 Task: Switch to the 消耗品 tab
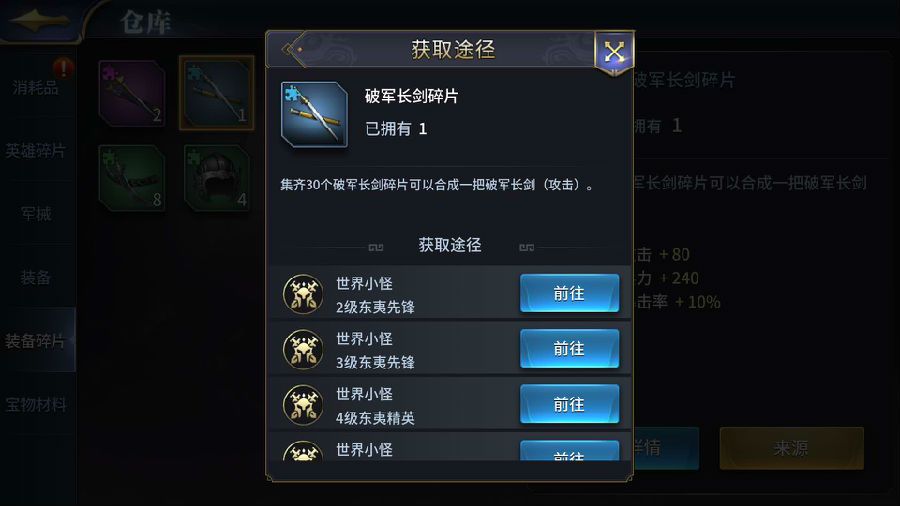coord(37,87)
